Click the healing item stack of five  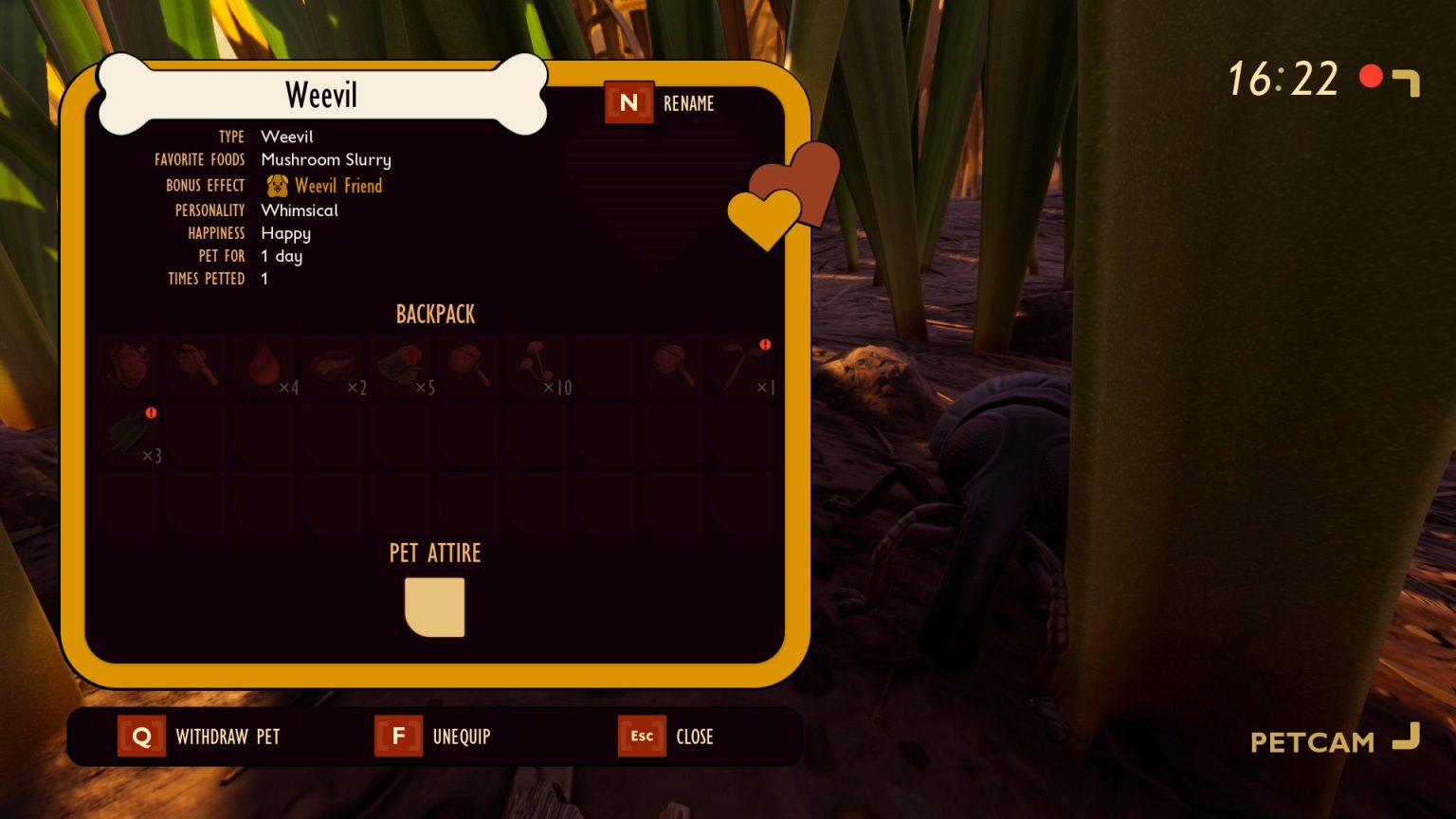click(x=402, y=367)
